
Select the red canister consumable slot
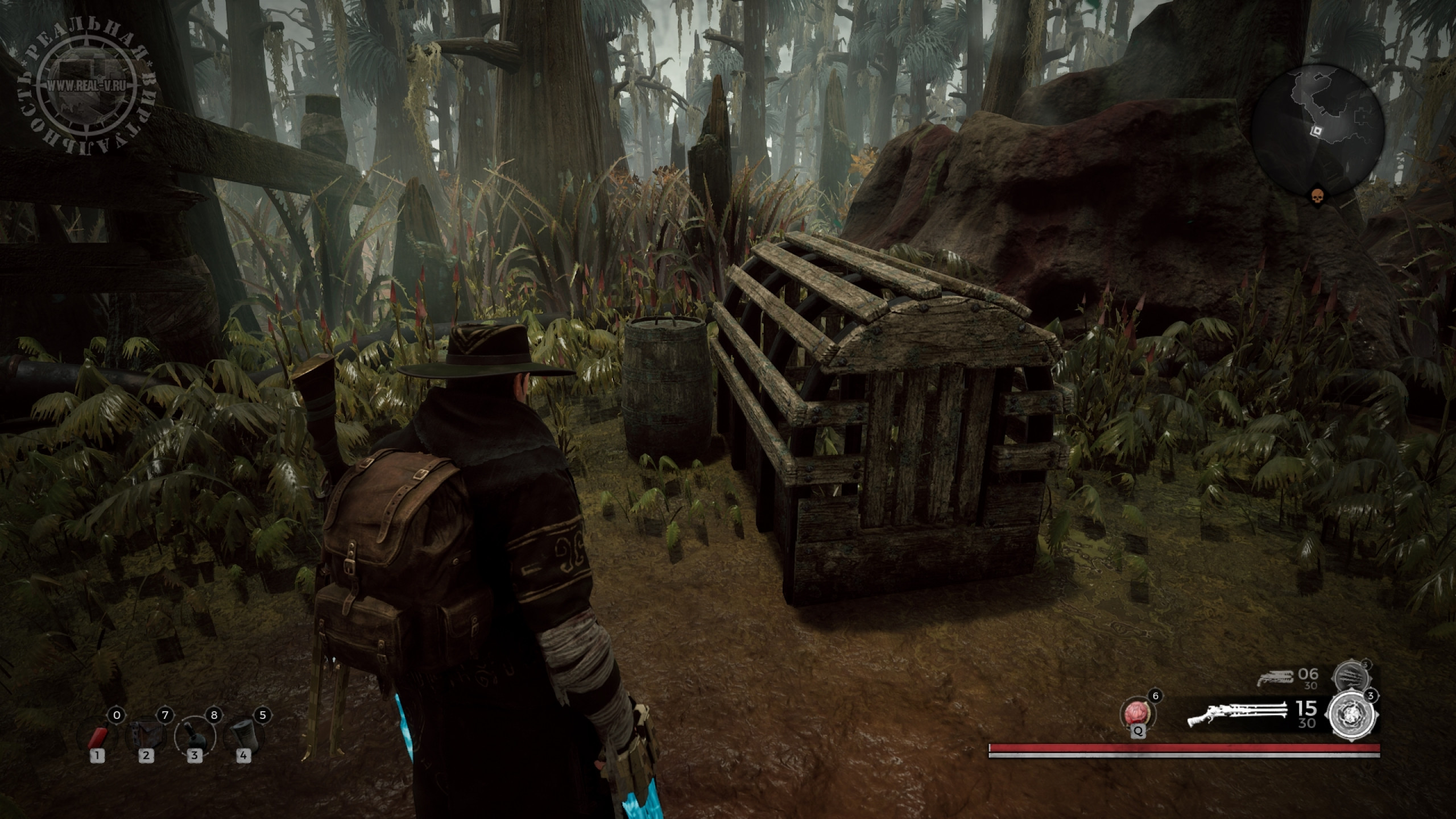98,737
